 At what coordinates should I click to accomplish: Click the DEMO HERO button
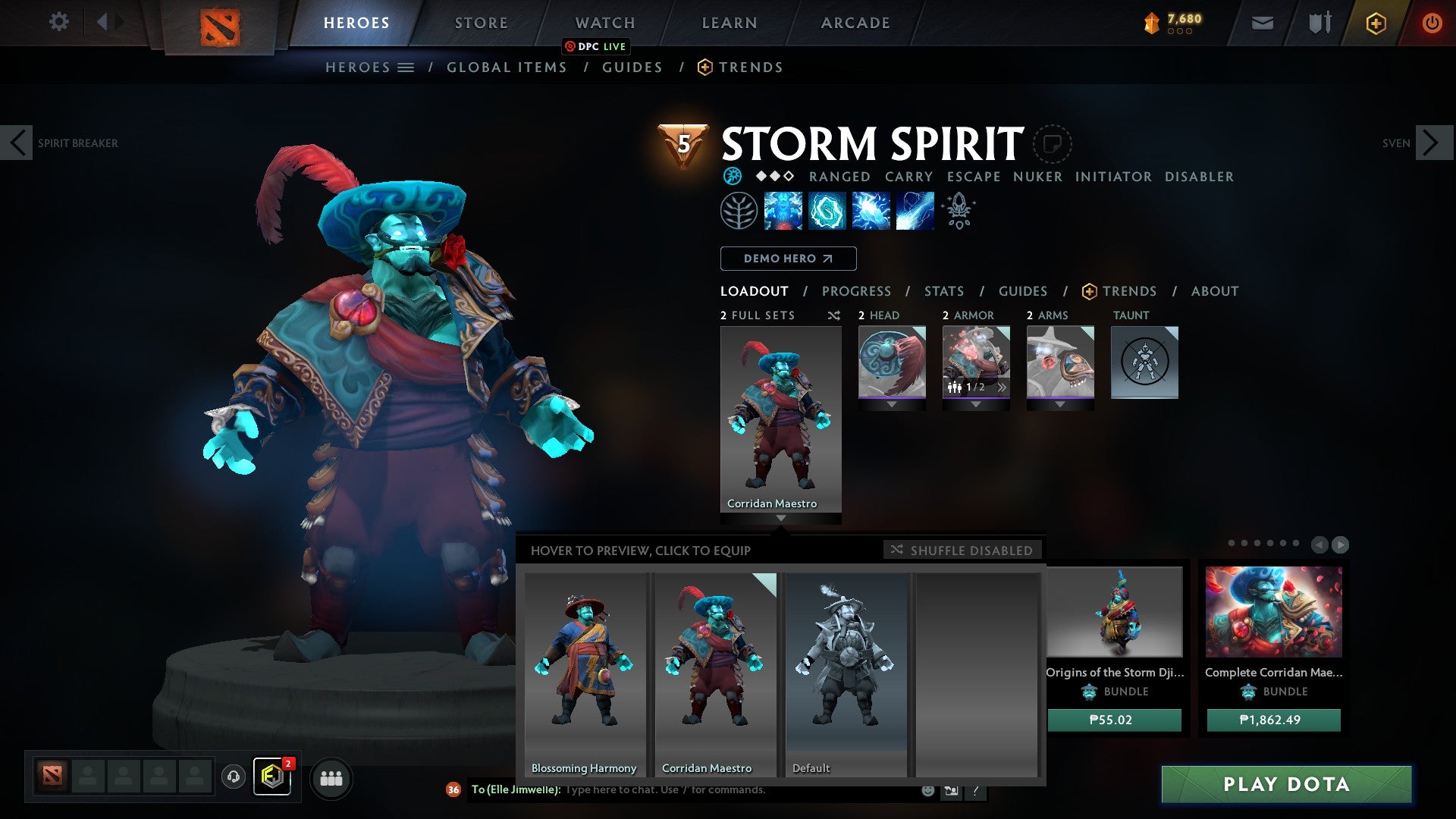pos(787,259)
